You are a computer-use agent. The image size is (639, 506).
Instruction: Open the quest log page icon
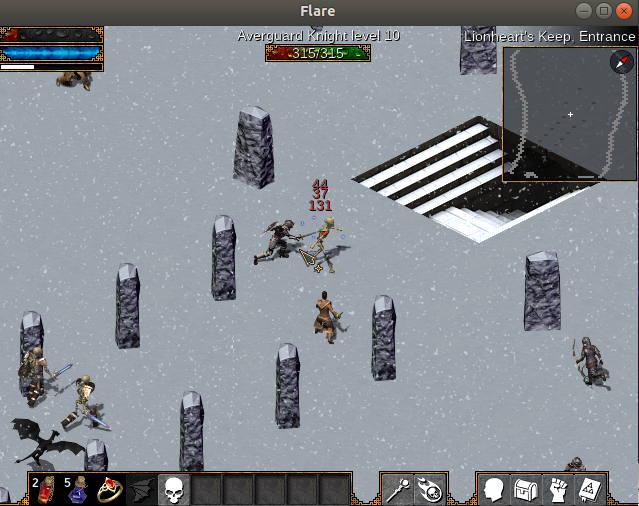pyautogui.click(x=589, y=490)
